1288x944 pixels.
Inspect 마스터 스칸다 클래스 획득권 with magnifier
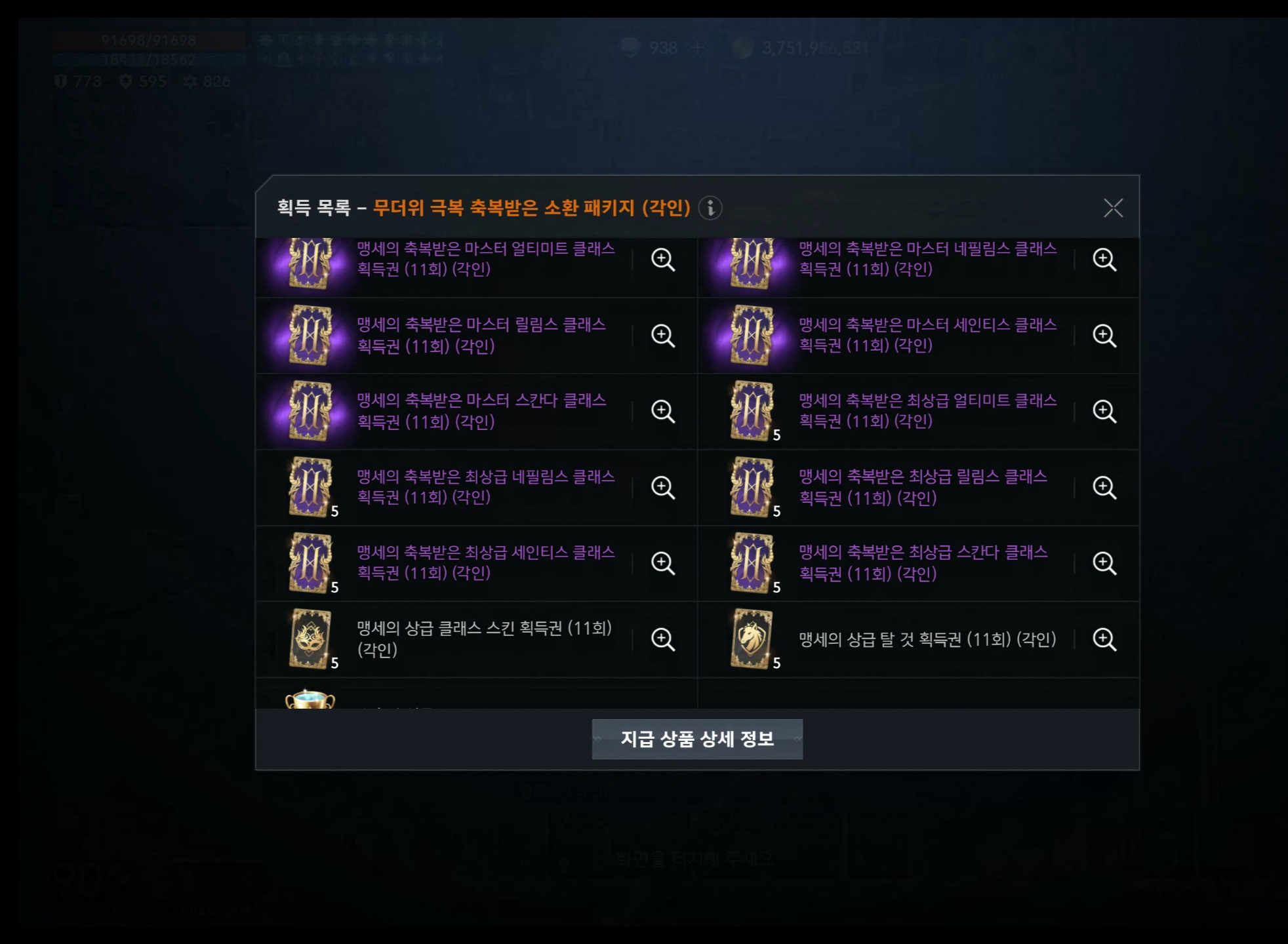click(x=664, y=412)
